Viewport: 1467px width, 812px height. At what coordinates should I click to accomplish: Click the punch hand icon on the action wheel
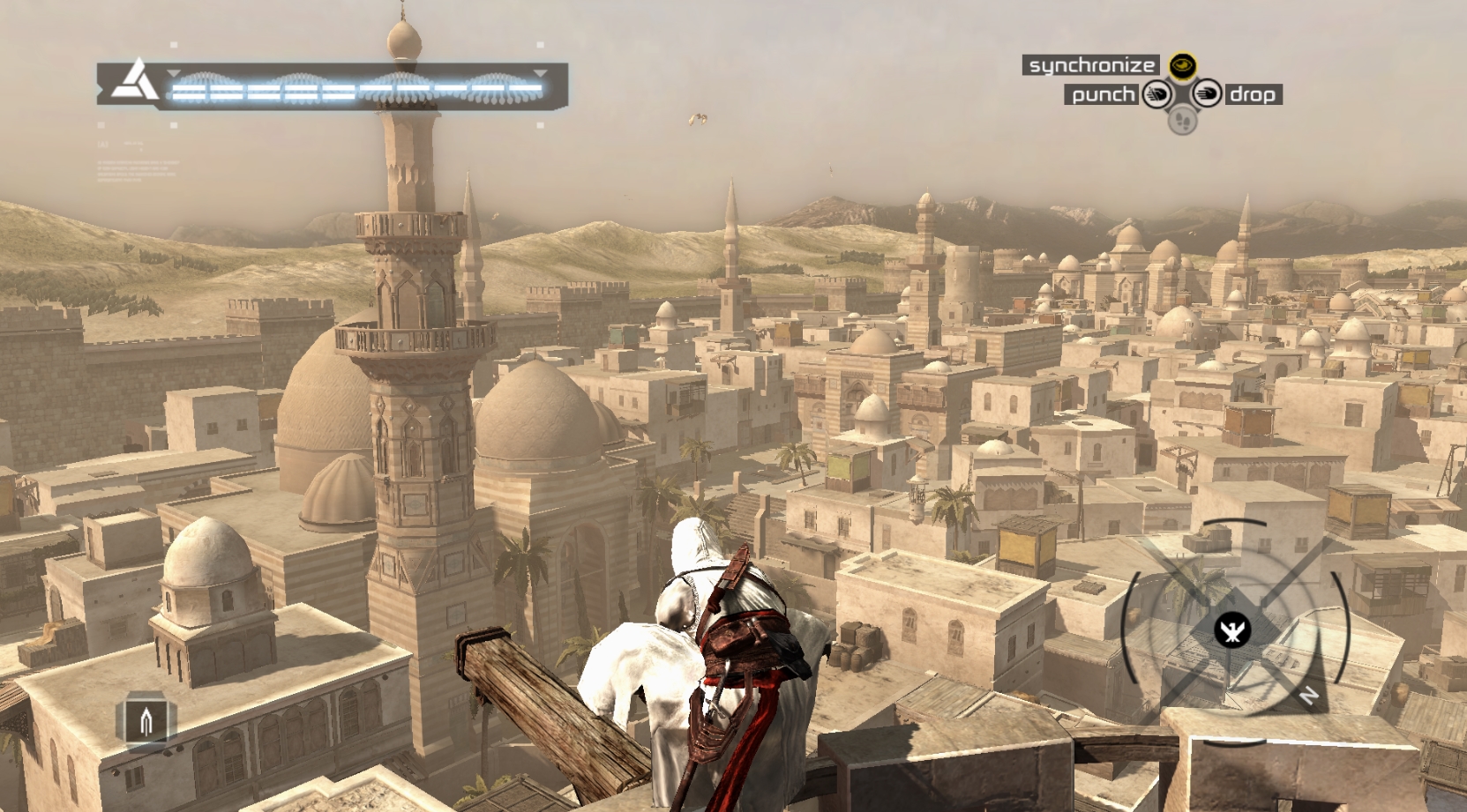pyautogui.click(x=1156, y=94)
